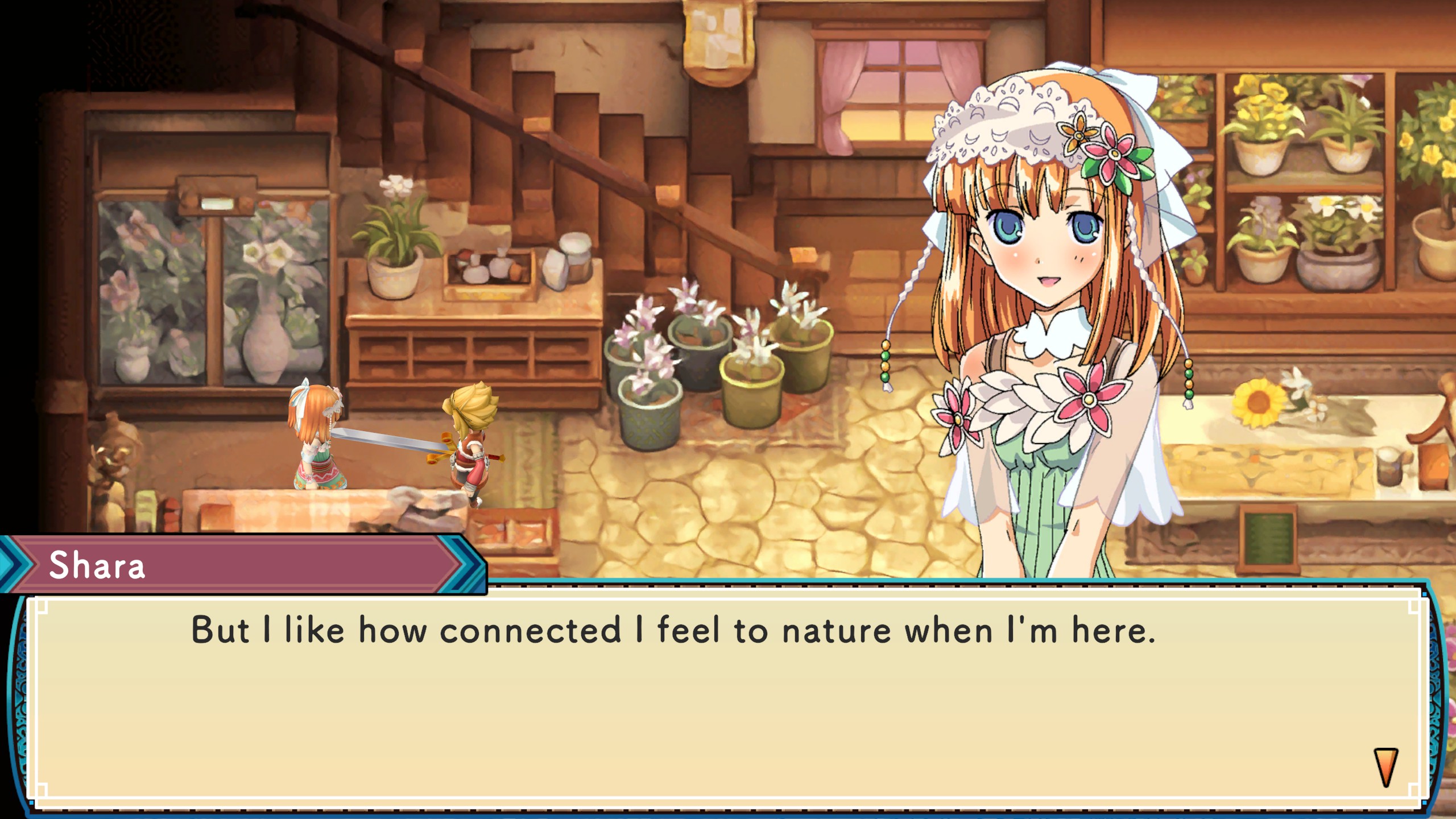Click Shara's dialogue text box to continue

pos(727,701)
